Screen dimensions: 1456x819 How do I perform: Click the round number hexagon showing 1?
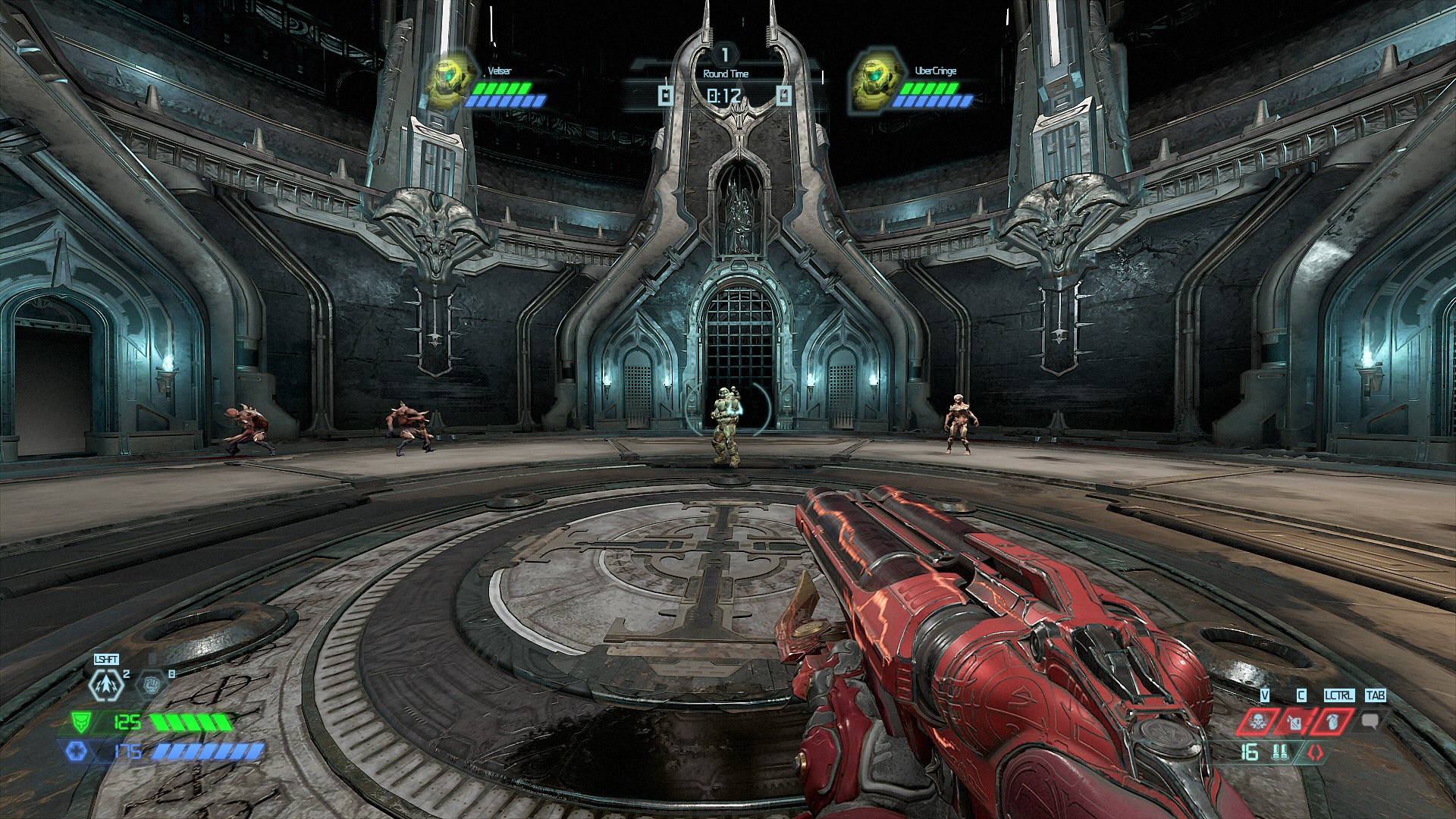click(724, 53)
